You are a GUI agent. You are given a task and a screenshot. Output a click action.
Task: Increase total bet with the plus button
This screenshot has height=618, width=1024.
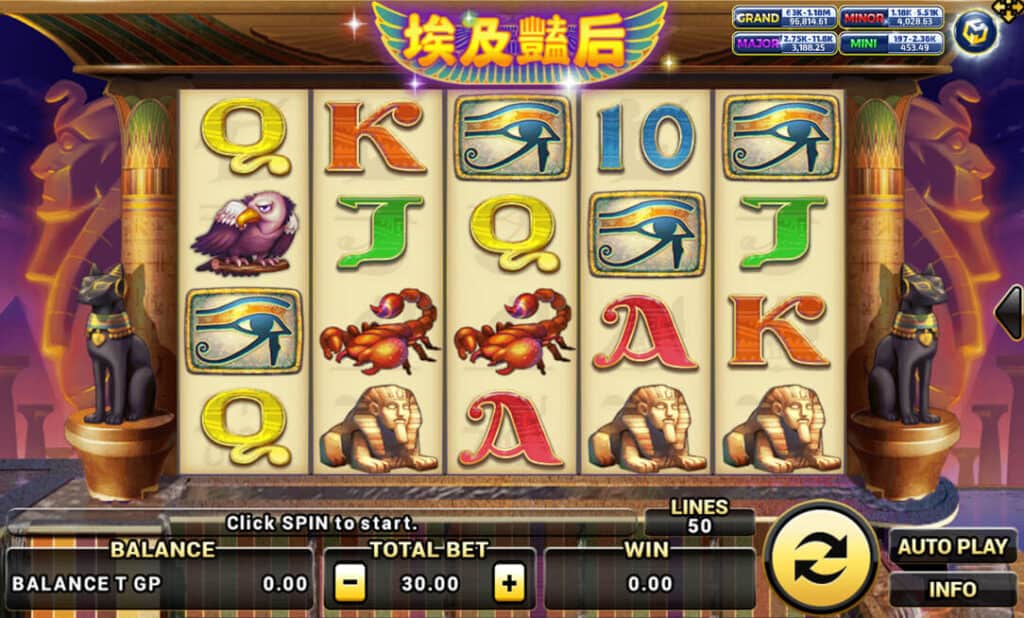(510, 583)
